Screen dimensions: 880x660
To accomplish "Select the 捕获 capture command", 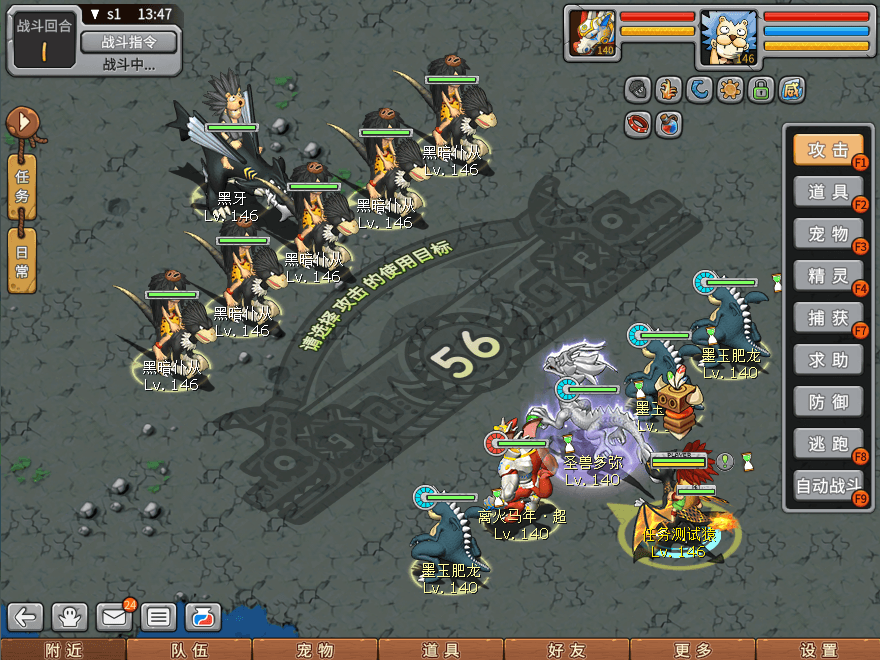I will (828, 318).
